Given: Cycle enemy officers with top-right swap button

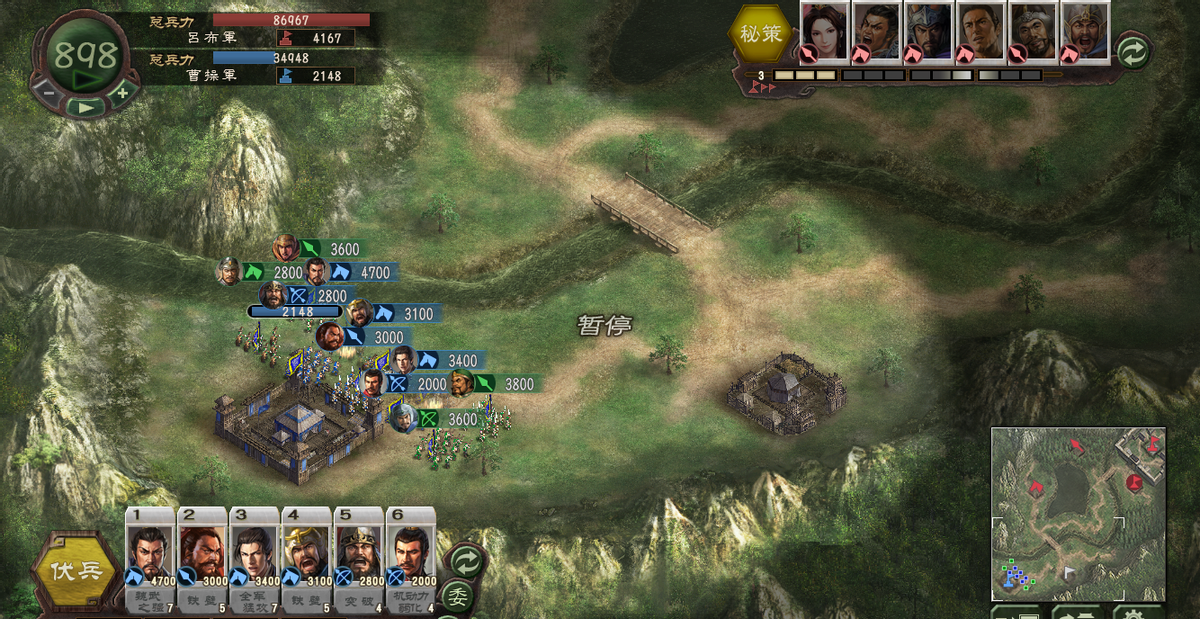Looking at the screenshot, I should [x=1133, y=50].
